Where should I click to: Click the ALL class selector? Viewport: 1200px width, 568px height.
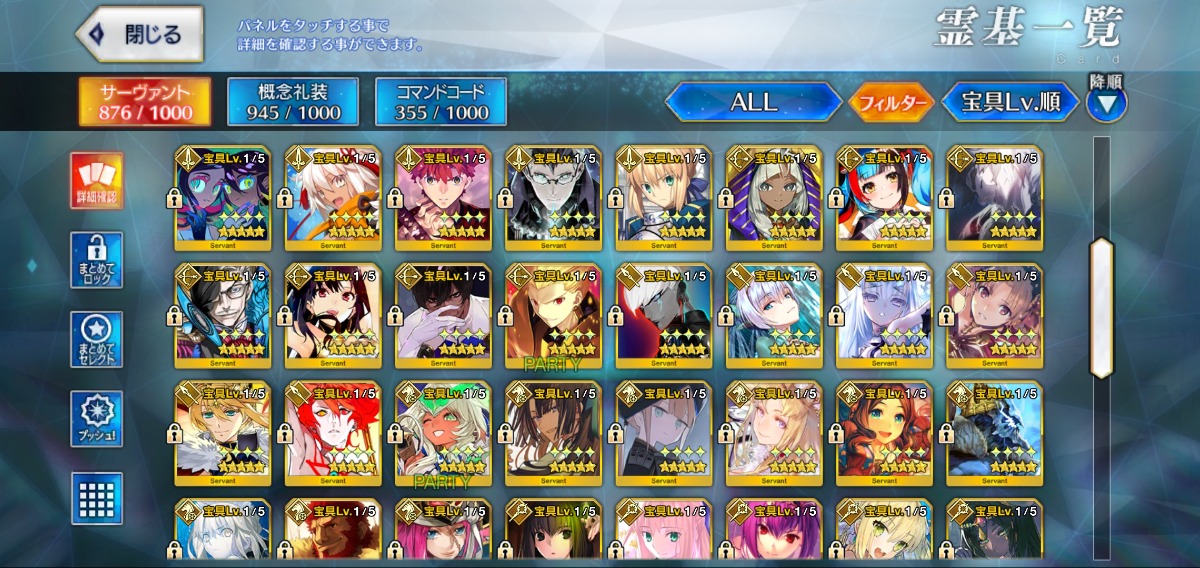click(753, 102)
